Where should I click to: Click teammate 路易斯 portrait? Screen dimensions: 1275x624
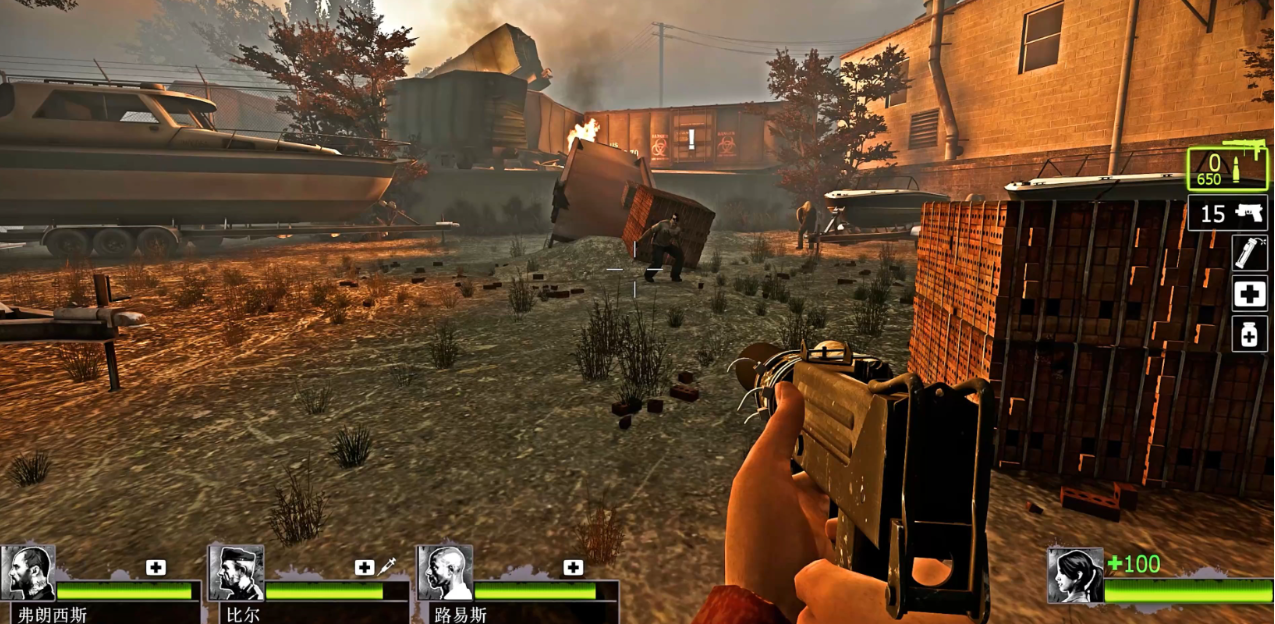tap(444, 572)
